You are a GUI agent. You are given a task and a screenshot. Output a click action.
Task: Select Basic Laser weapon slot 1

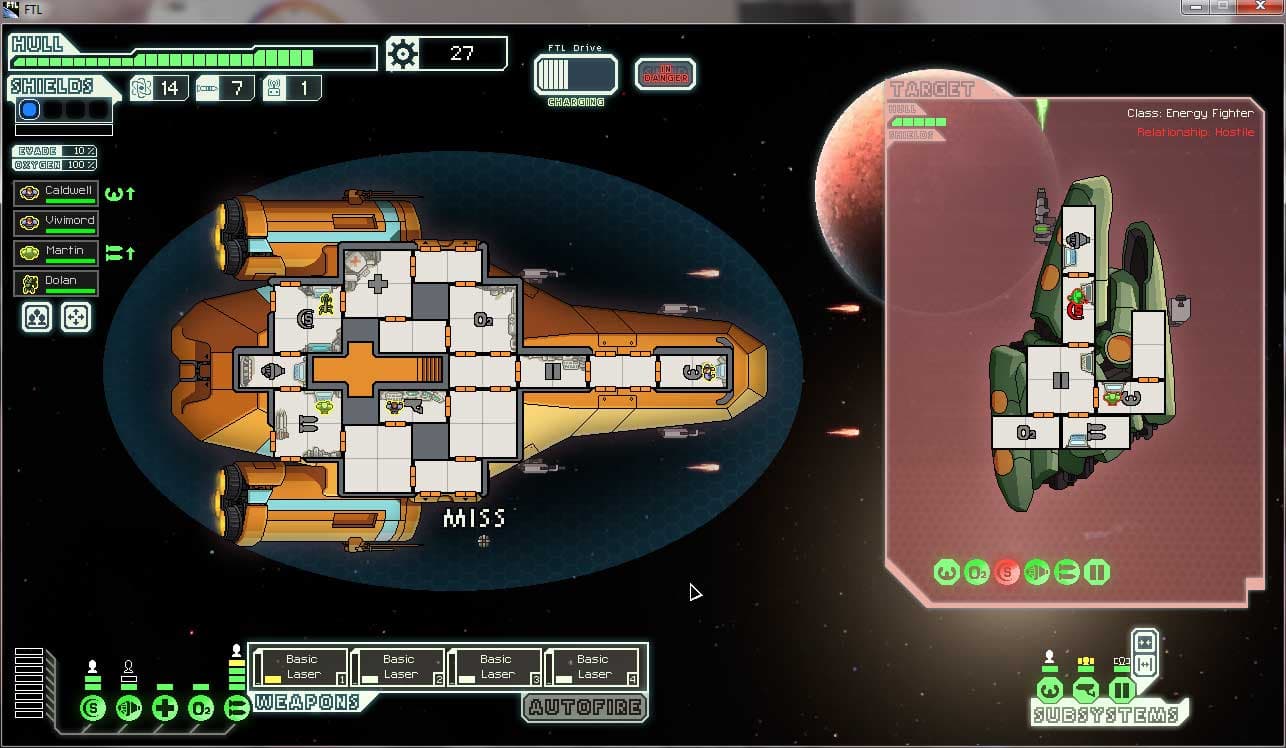pos(301,667)
